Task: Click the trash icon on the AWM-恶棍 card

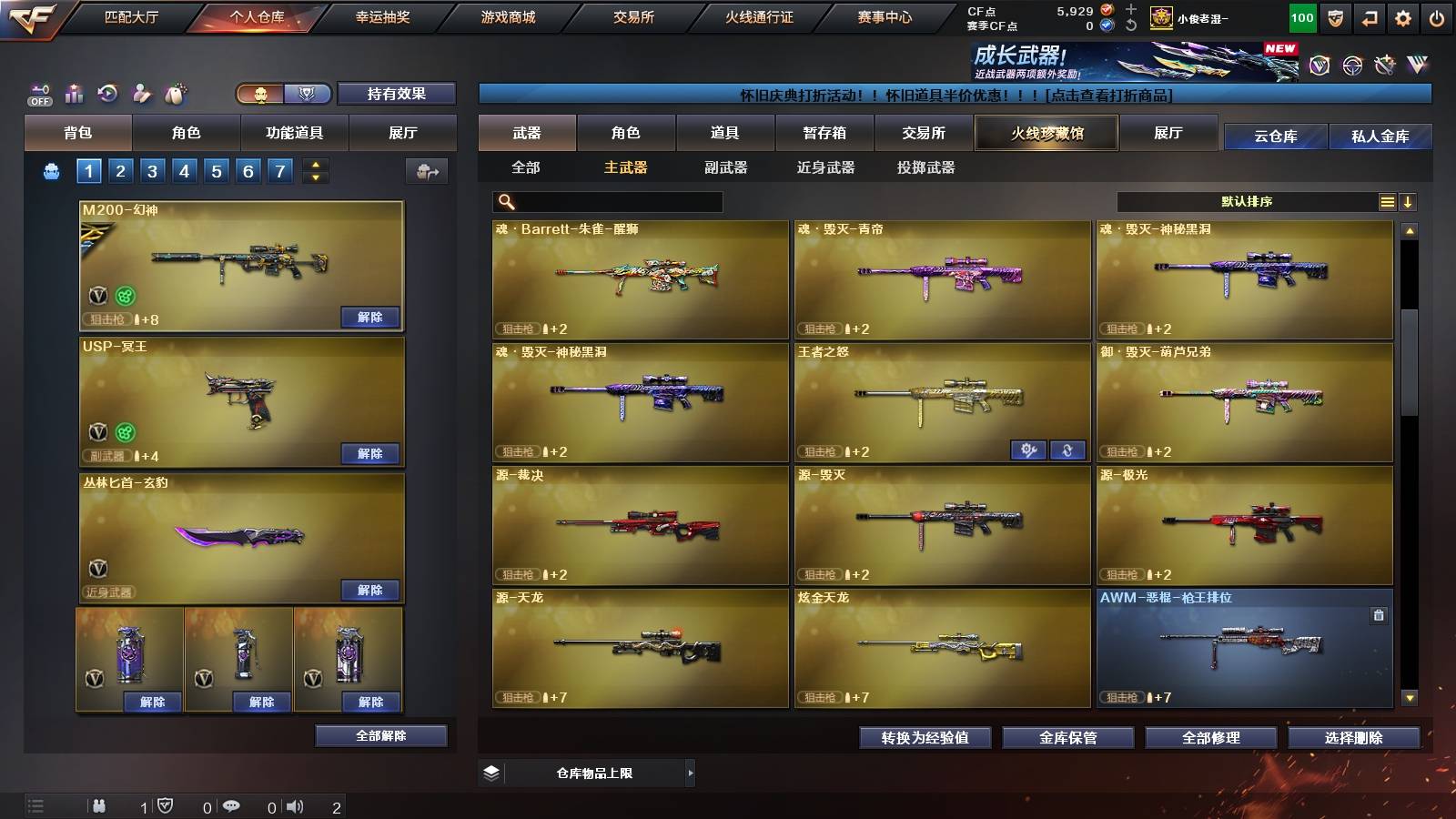Action: [1377, 616]
